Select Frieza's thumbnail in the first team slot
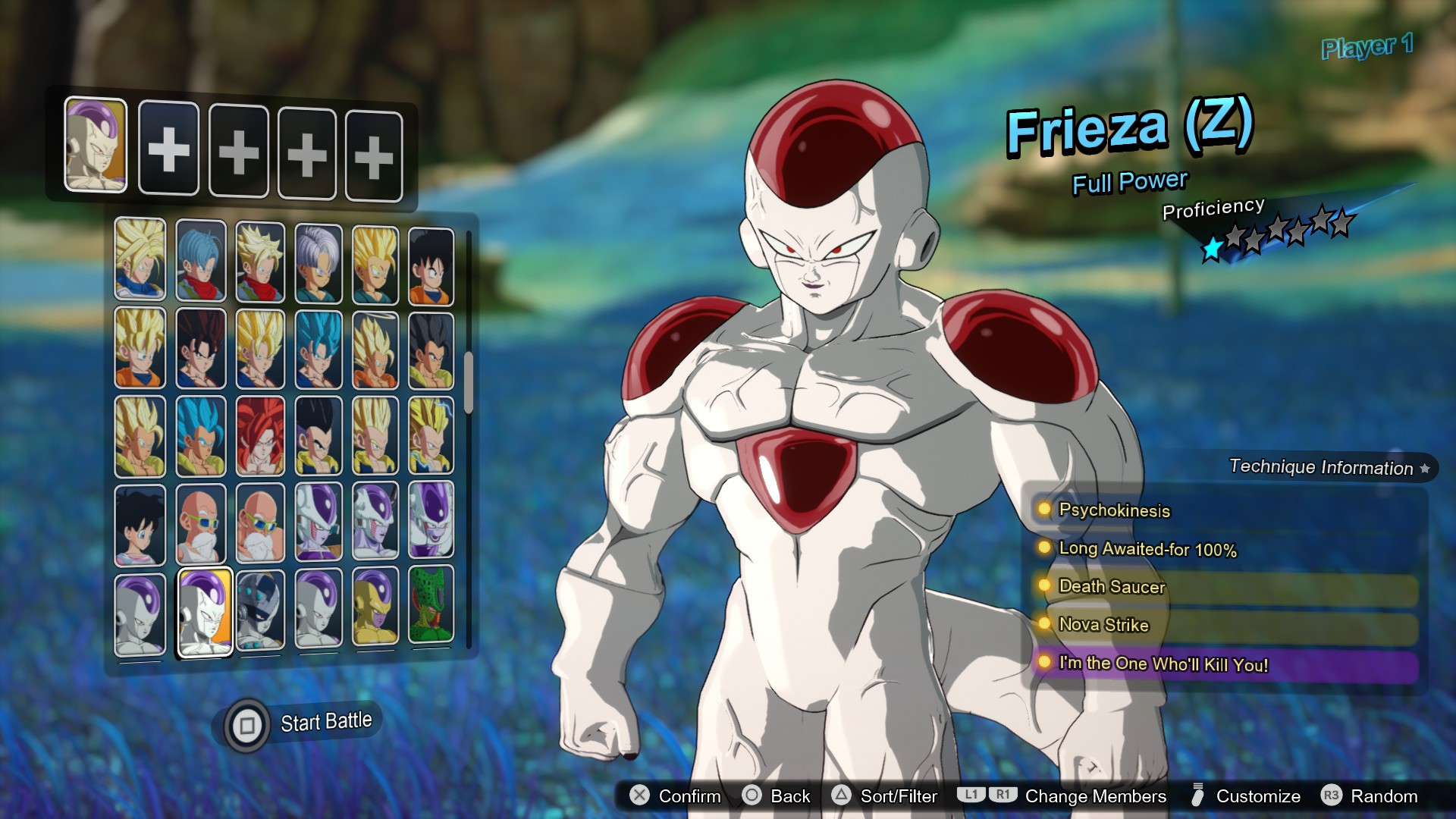The image size is (1456, 819). pos(96,146)
